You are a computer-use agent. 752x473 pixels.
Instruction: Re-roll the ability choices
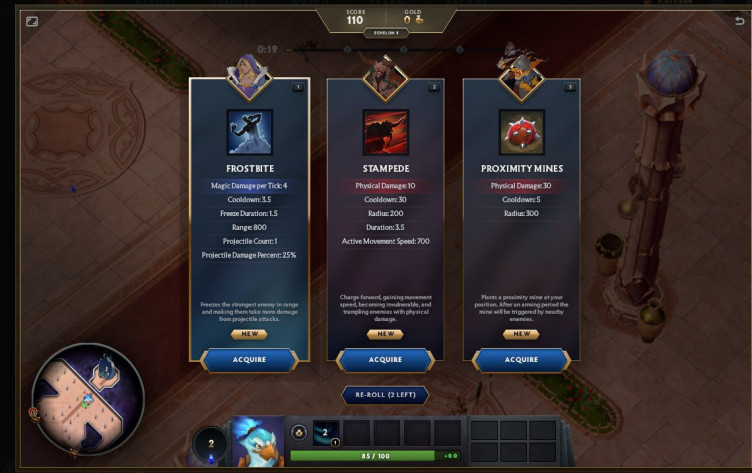tap(385, 395)
